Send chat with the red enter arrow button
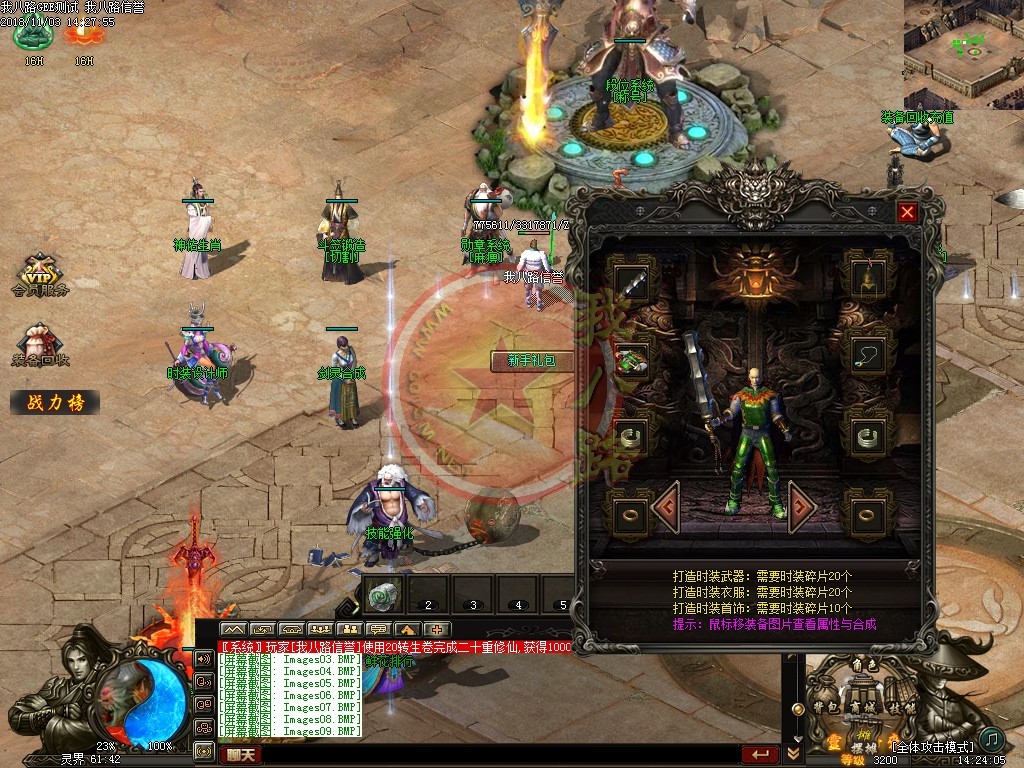 pos(760,755)
